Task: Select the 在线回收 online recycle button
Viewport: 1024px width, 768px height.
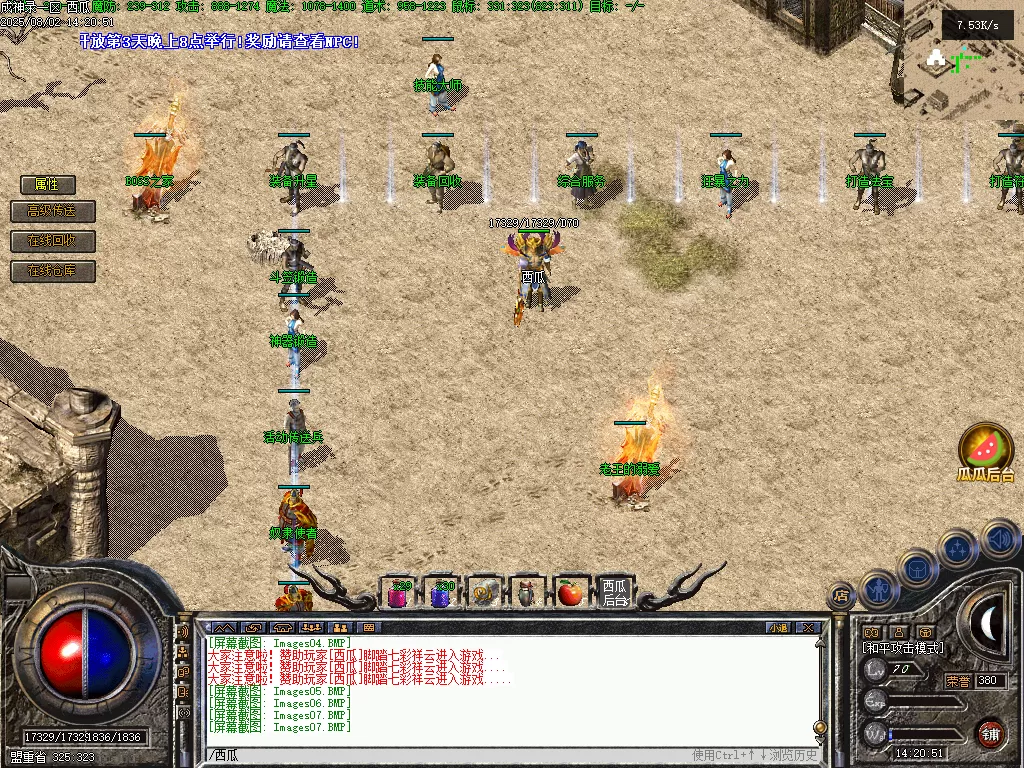Action: (x=48, y=242)
